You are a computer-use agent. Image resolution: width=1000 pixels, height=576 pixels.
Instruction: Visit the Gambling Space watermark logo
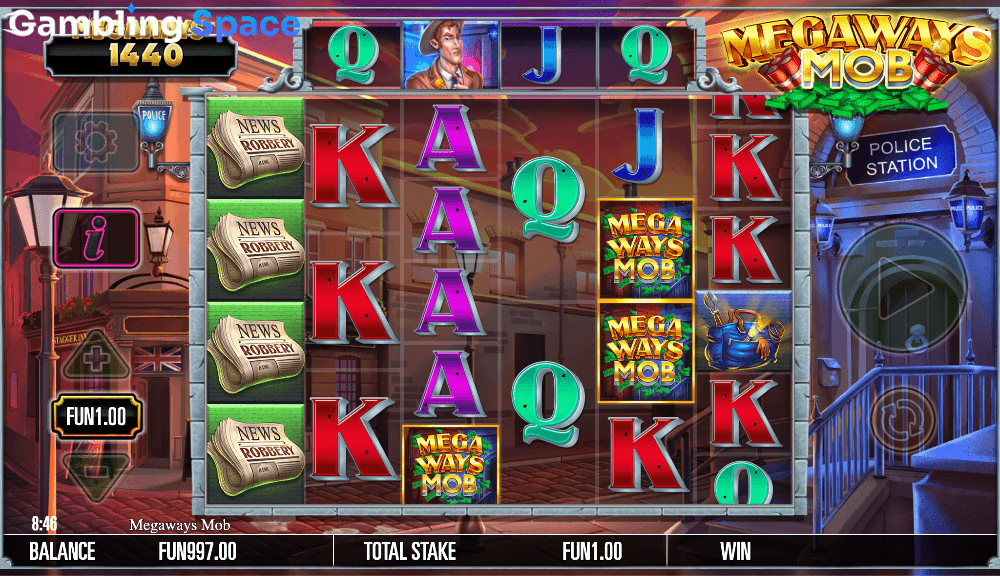coord(152,24)
